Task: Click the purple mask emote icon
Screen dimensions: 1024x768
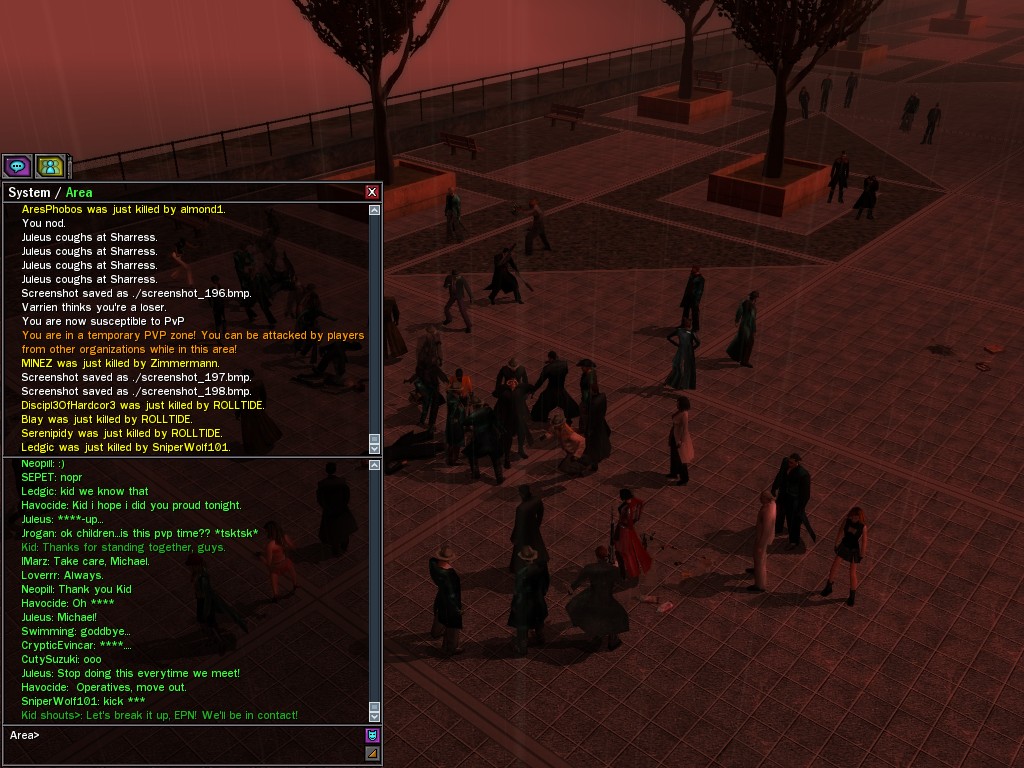Action: (372, 735)
